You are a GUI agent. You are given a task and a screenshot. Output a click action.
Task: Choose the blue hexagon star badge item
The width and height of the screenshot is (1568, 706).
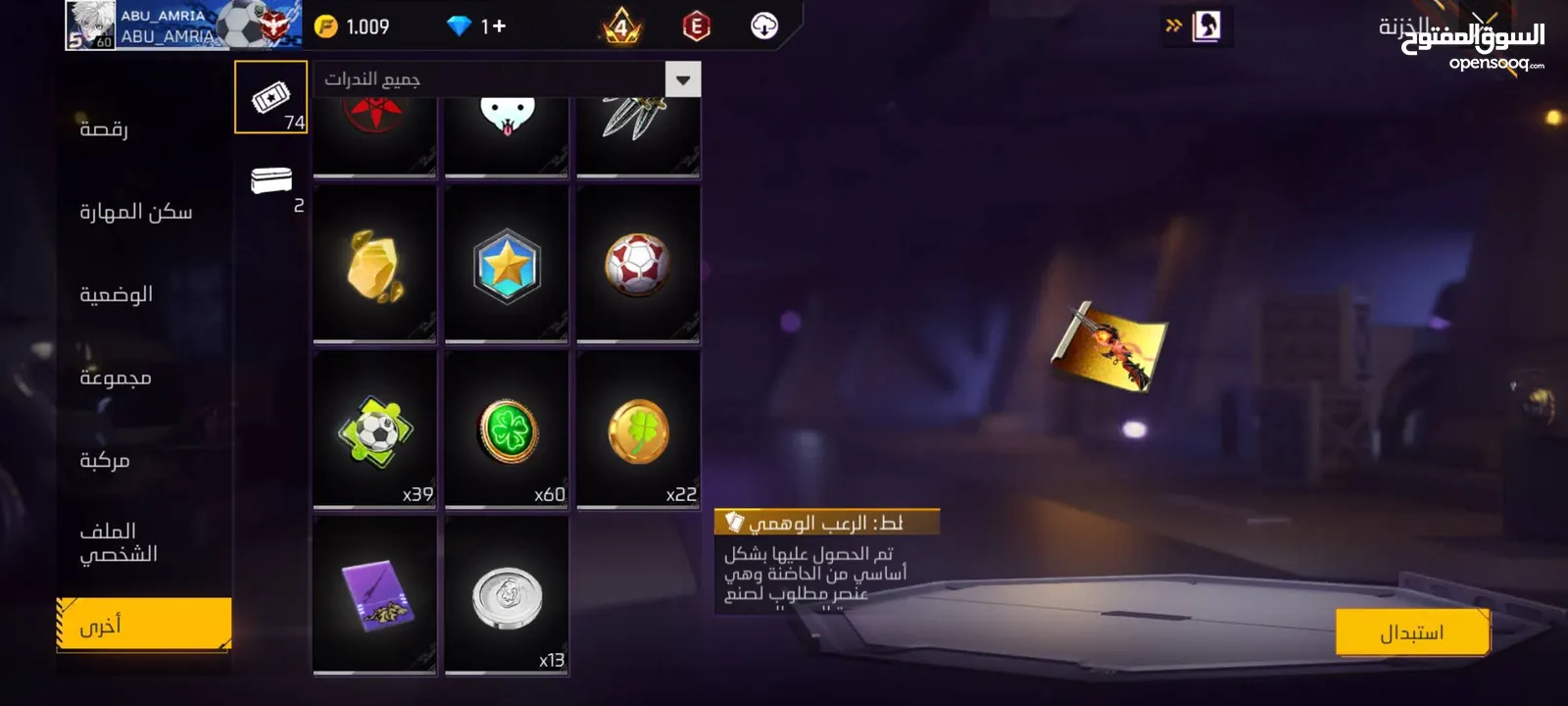coord(507,265)
